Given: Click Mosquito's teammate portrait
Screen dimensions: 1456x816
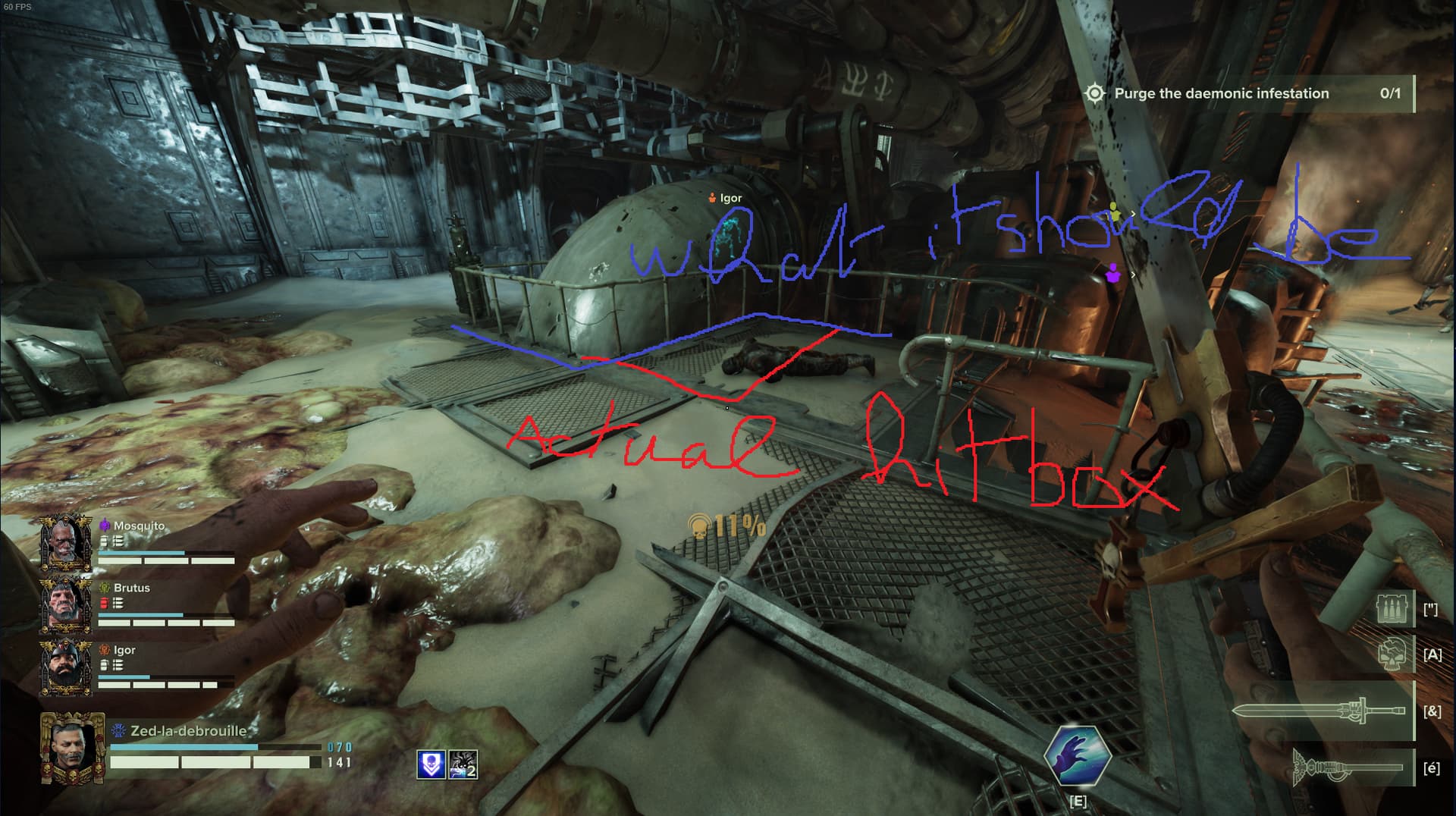Looking at the screenshot, I should [66, 542].
